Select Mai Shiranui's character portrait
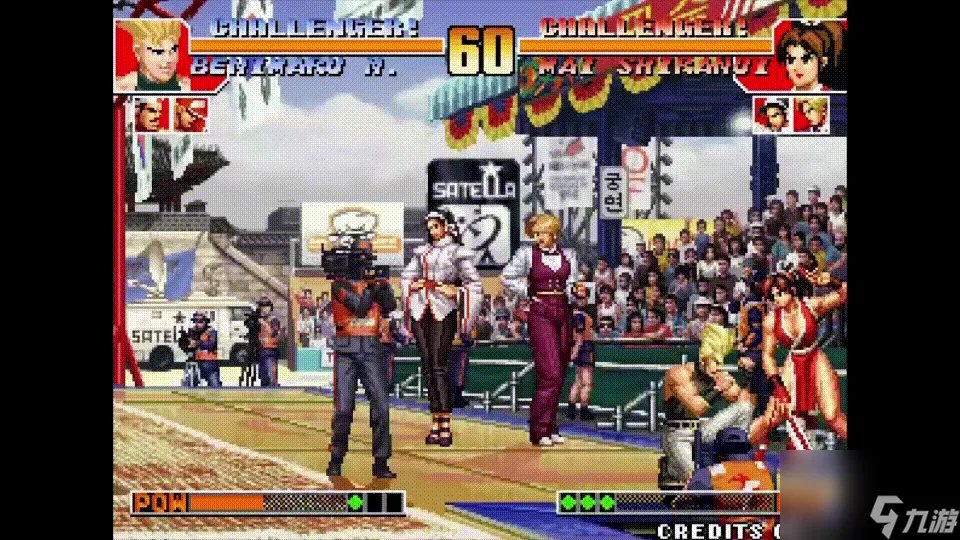The image size is (960, 540). tap(810, 56)
